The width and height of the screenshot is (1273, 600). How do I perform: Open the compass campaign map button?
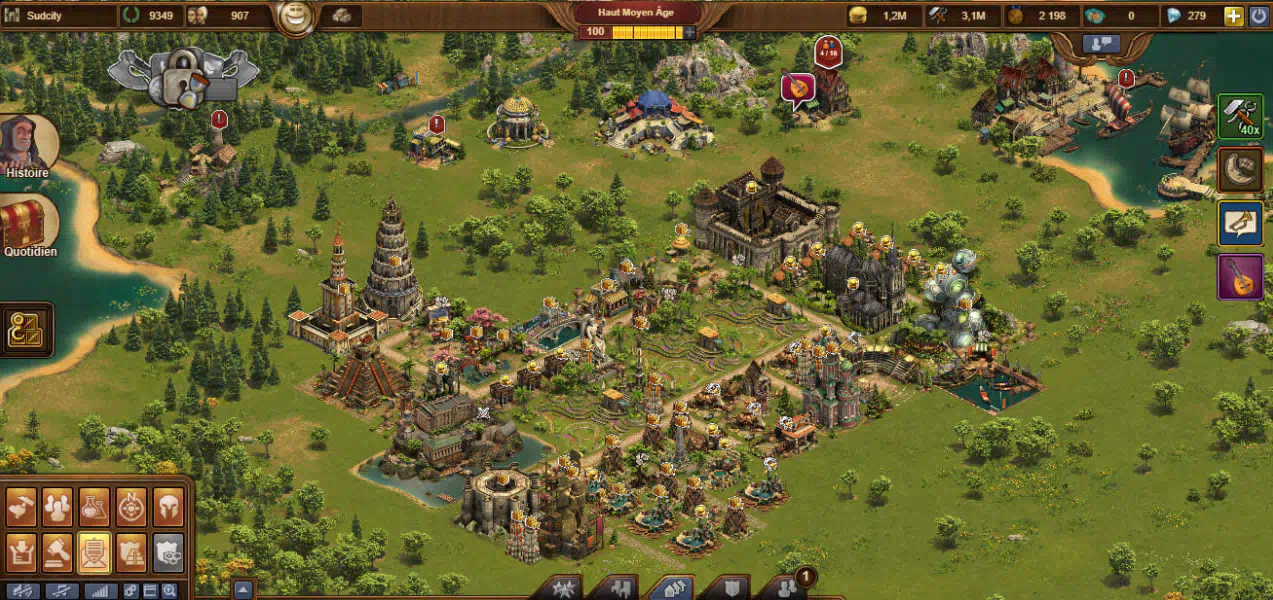[x=131, y=508]
